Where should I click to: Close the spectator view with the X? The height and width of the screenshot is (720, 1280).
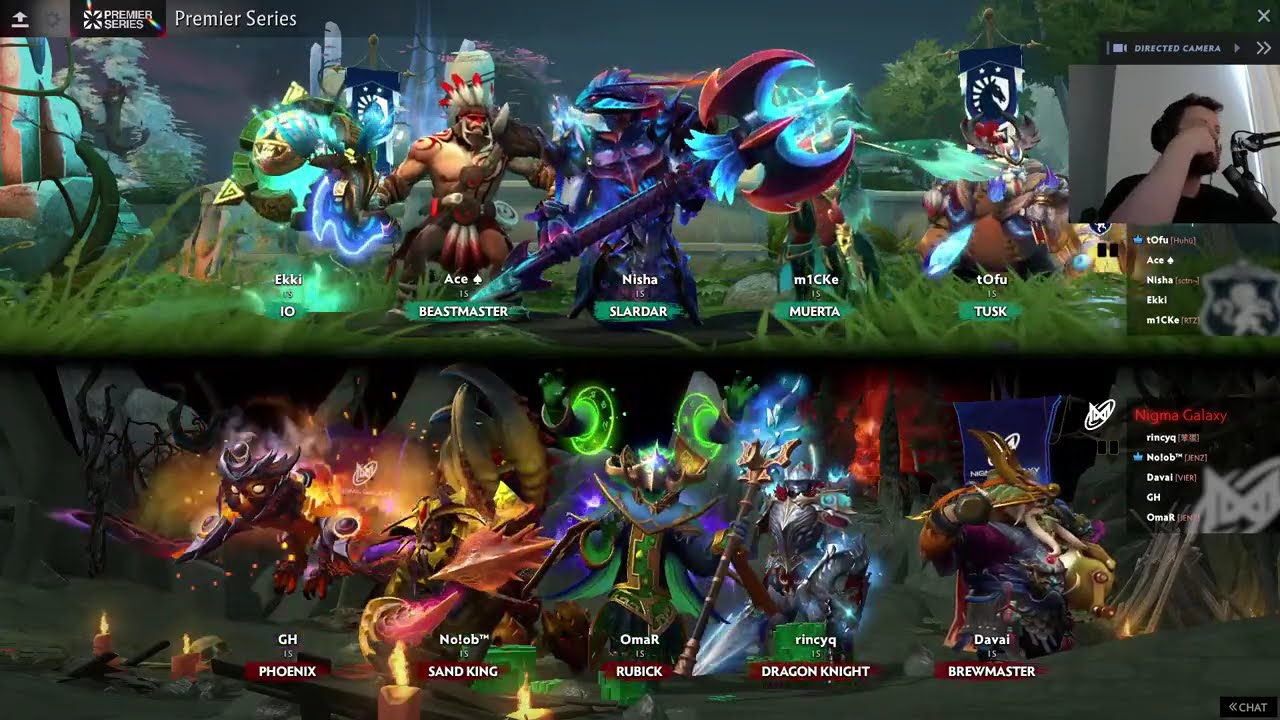pyautogui.click(x=1263, y=16)
